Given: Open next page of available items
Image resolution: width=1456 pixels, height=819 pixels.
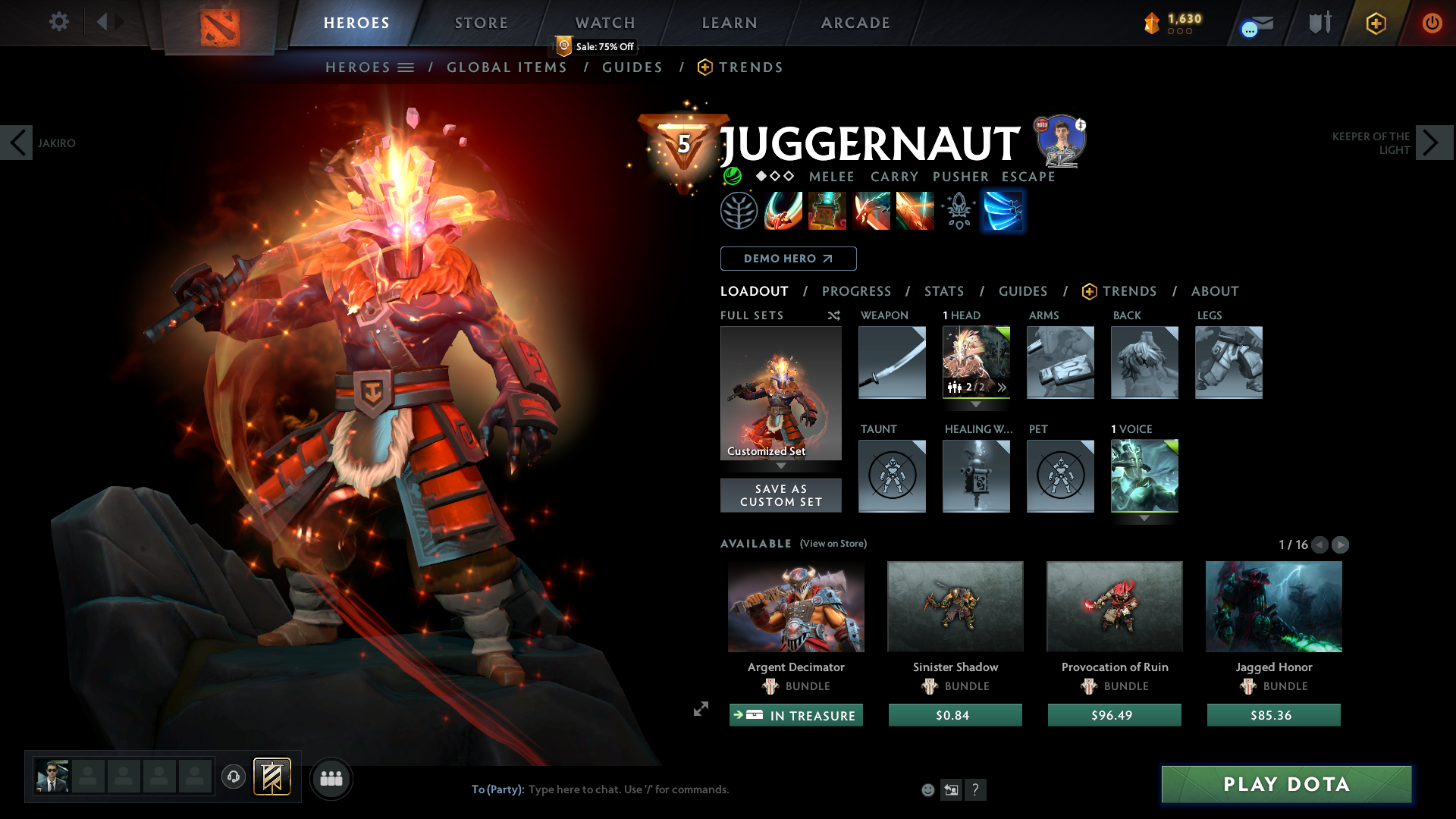Looking at the screenshot, I should (1341, 544).
